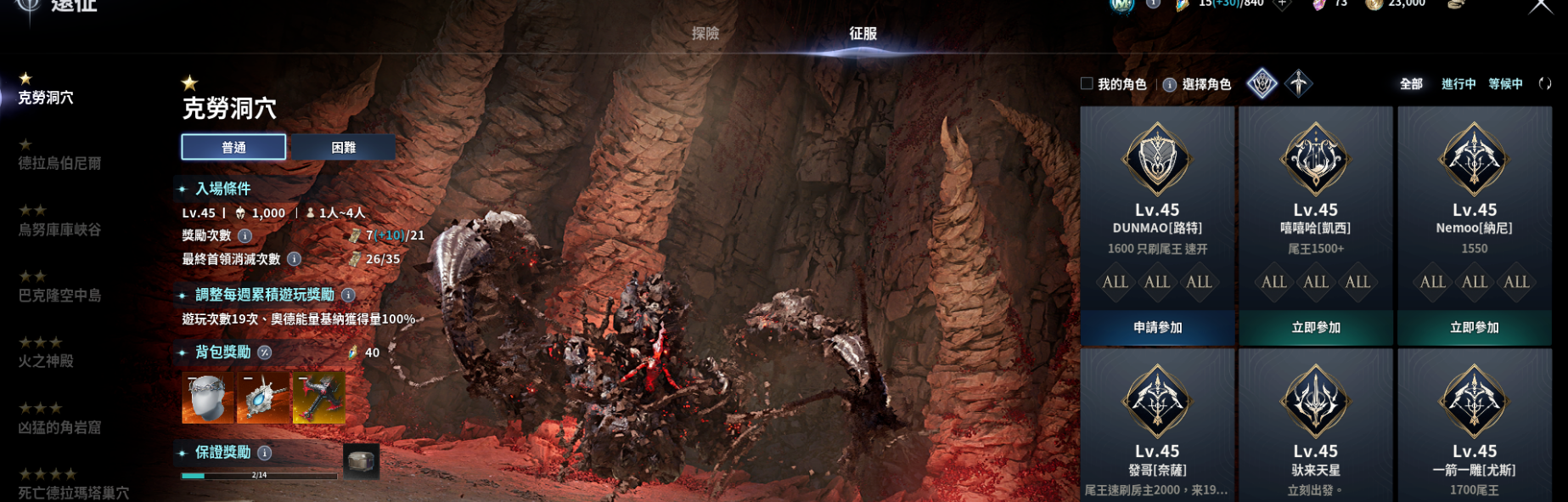Select 火之神殿 dungeon
The width and height of the screenshot is (1568, 502).
46,361
